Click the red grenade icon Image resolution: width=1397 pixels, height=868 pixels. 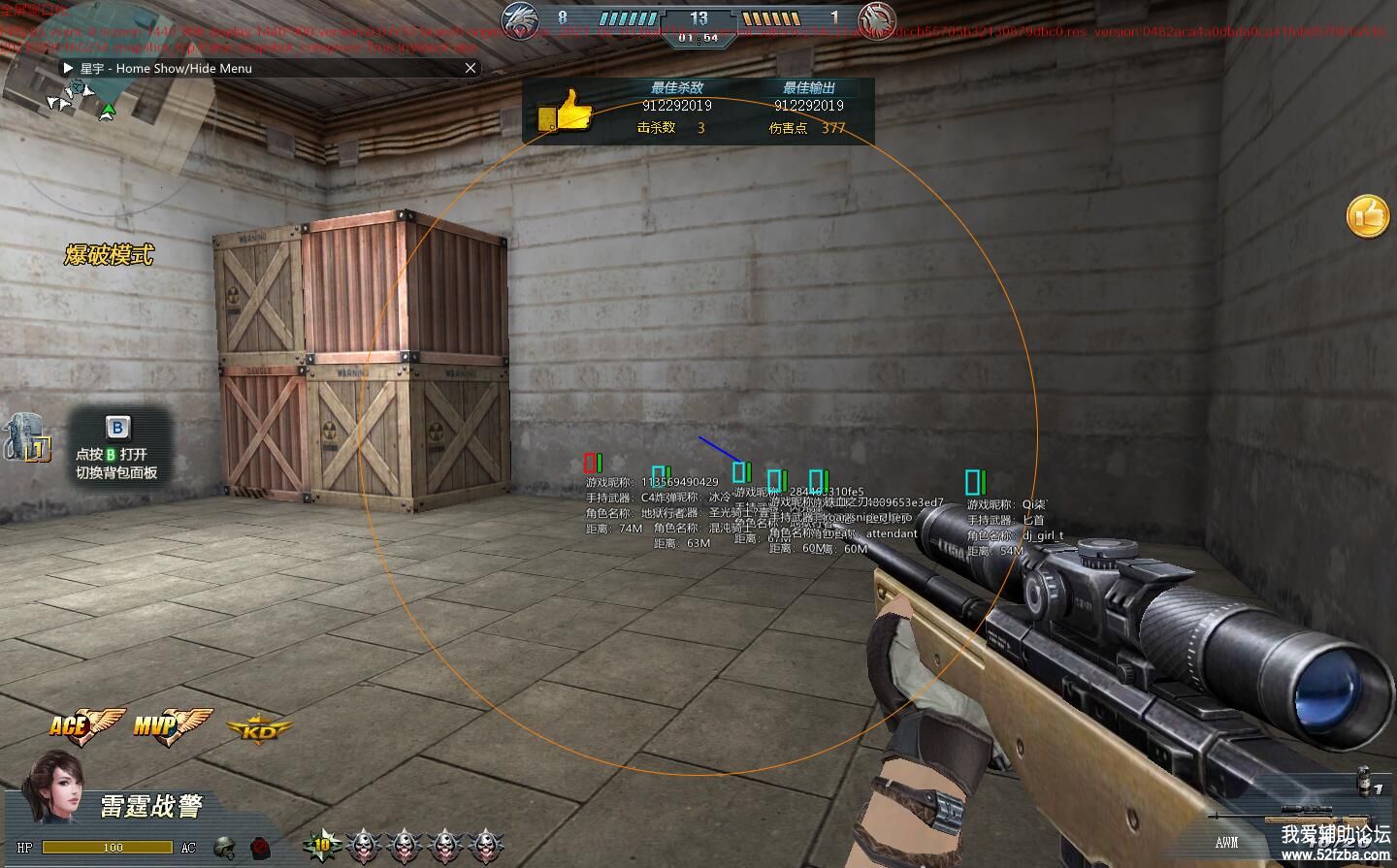click(x=260, y=847)
